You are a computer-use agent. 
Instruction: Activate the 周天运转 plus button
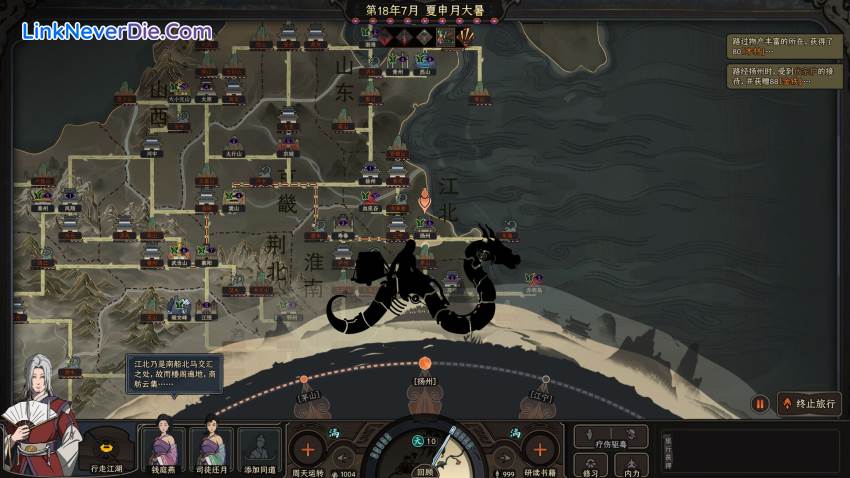click(308, 447)
